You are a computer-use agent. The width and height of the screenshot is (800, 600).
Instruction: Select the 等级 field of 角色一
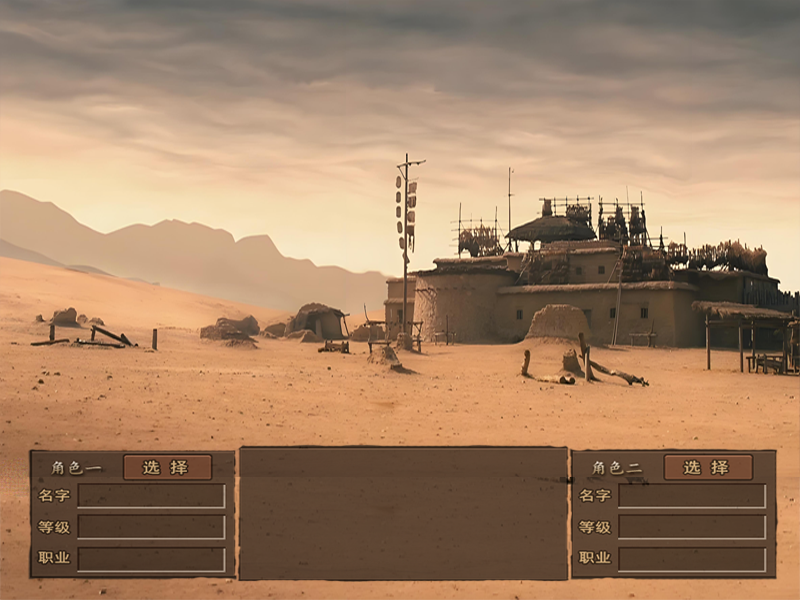(x=151, y=527)
